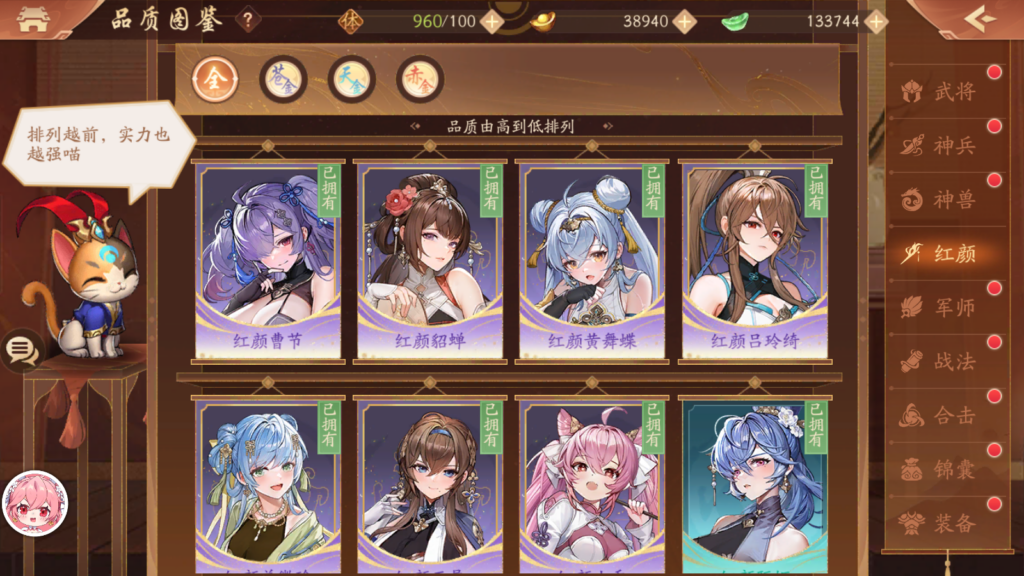
Task: Choose the 锦囊 tab
Action: click(x=942, y=470)
